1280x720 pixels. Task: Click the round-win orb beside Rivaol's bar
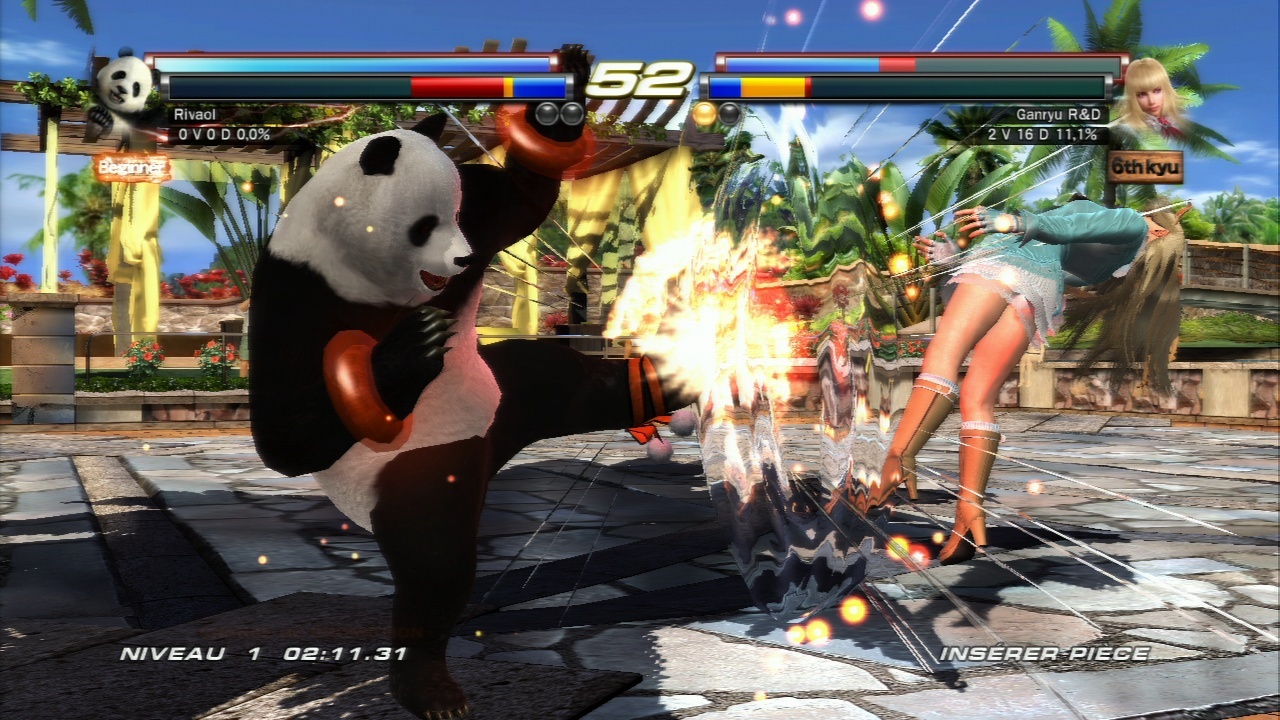click(545, 113)
